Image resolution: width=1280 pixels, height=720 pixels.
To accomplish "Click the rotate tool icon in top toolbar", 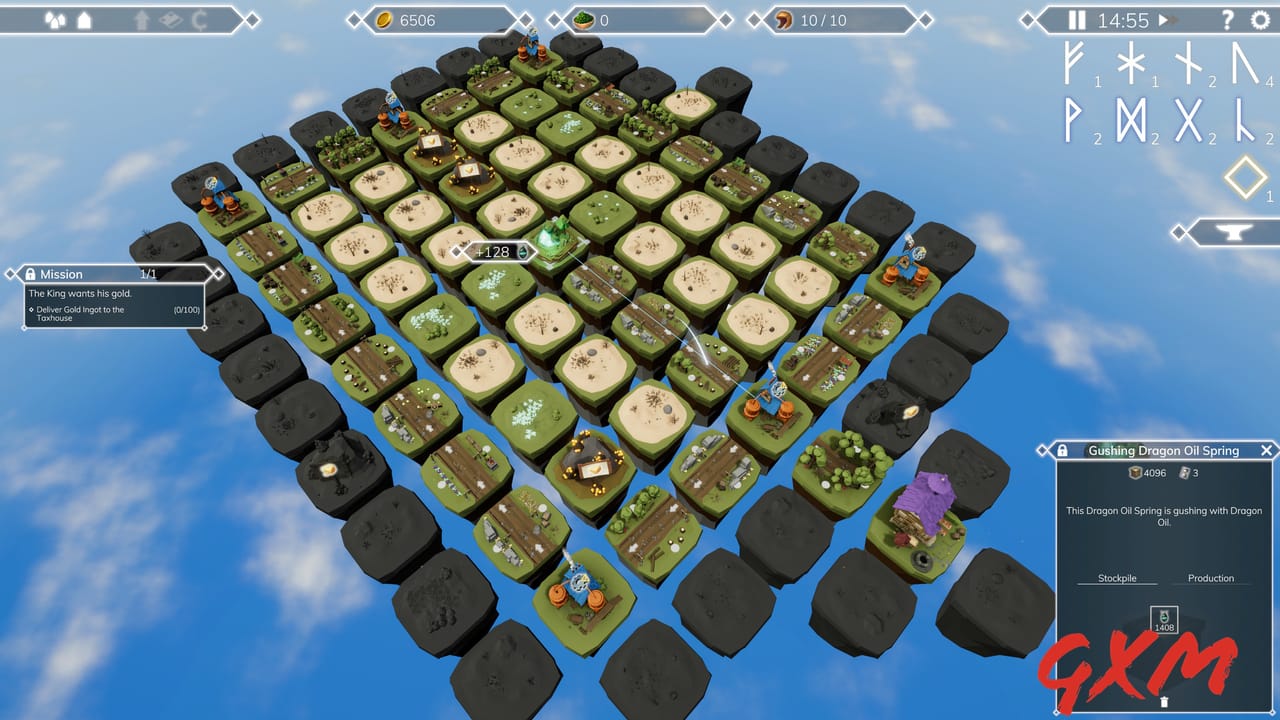I will coord(198,18).
